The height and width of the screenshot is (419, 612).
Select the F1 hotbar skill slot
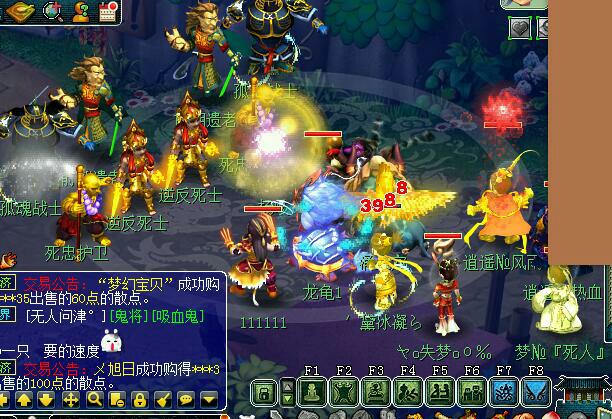tap(312, 394)
